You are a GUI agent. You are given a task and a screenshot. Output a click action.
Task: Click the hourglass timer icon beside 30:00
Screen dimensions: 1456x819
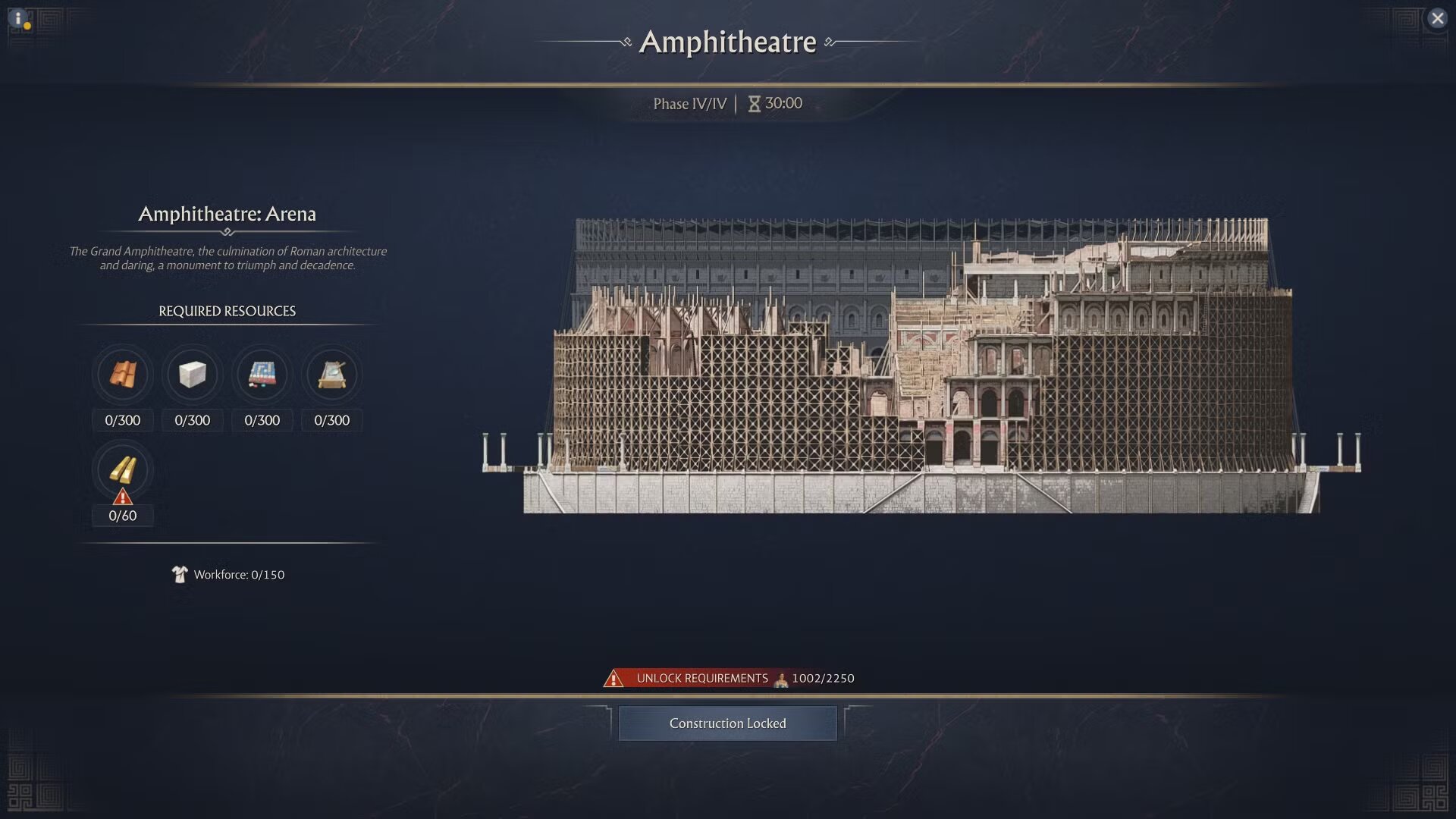pos(755,104)
